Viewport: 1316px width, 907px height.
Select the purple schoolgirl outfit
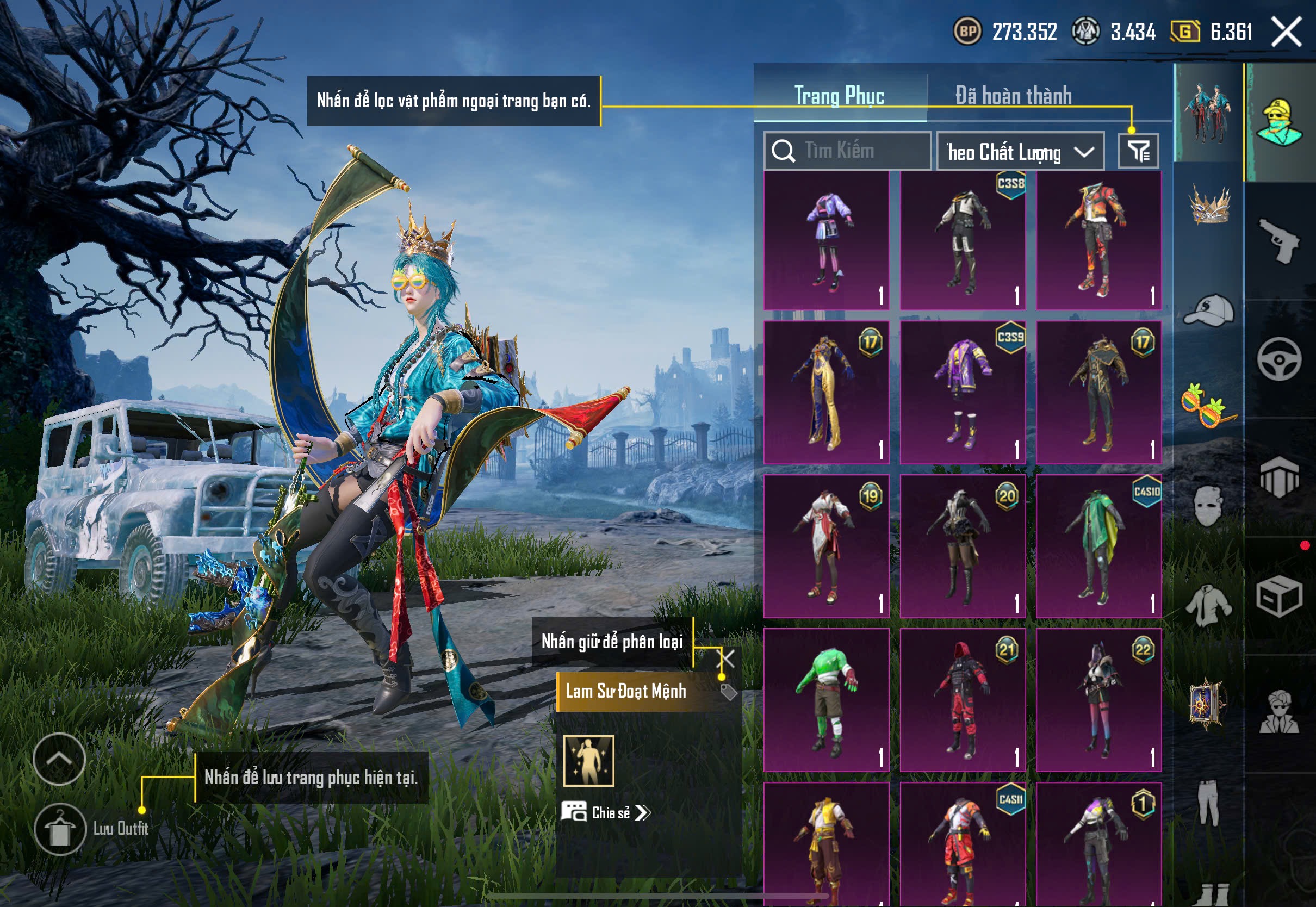[826, 240]
